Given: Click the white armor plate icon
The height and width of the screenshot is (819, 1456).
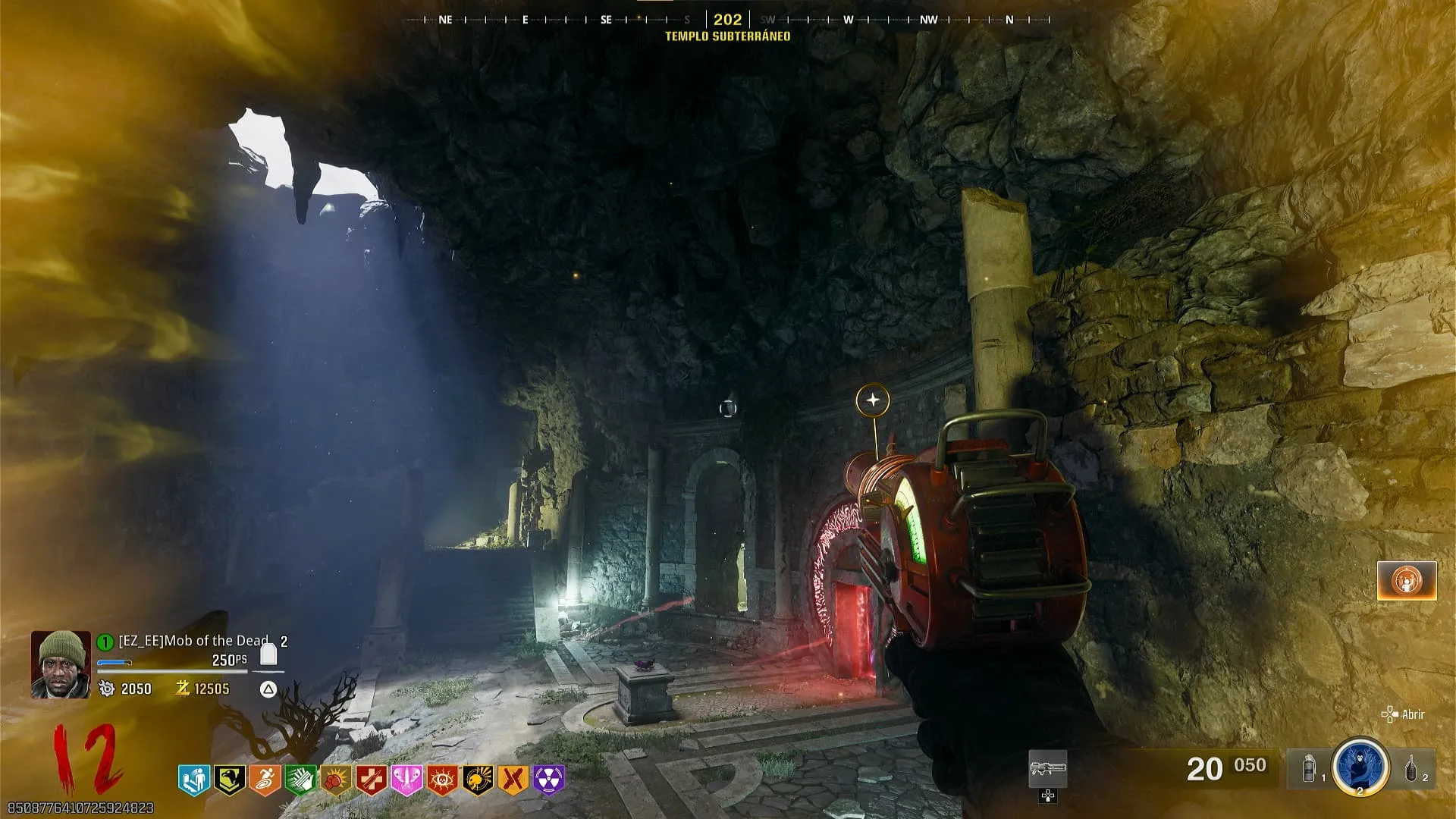Looking at the screenshot, I should [268, 654].
